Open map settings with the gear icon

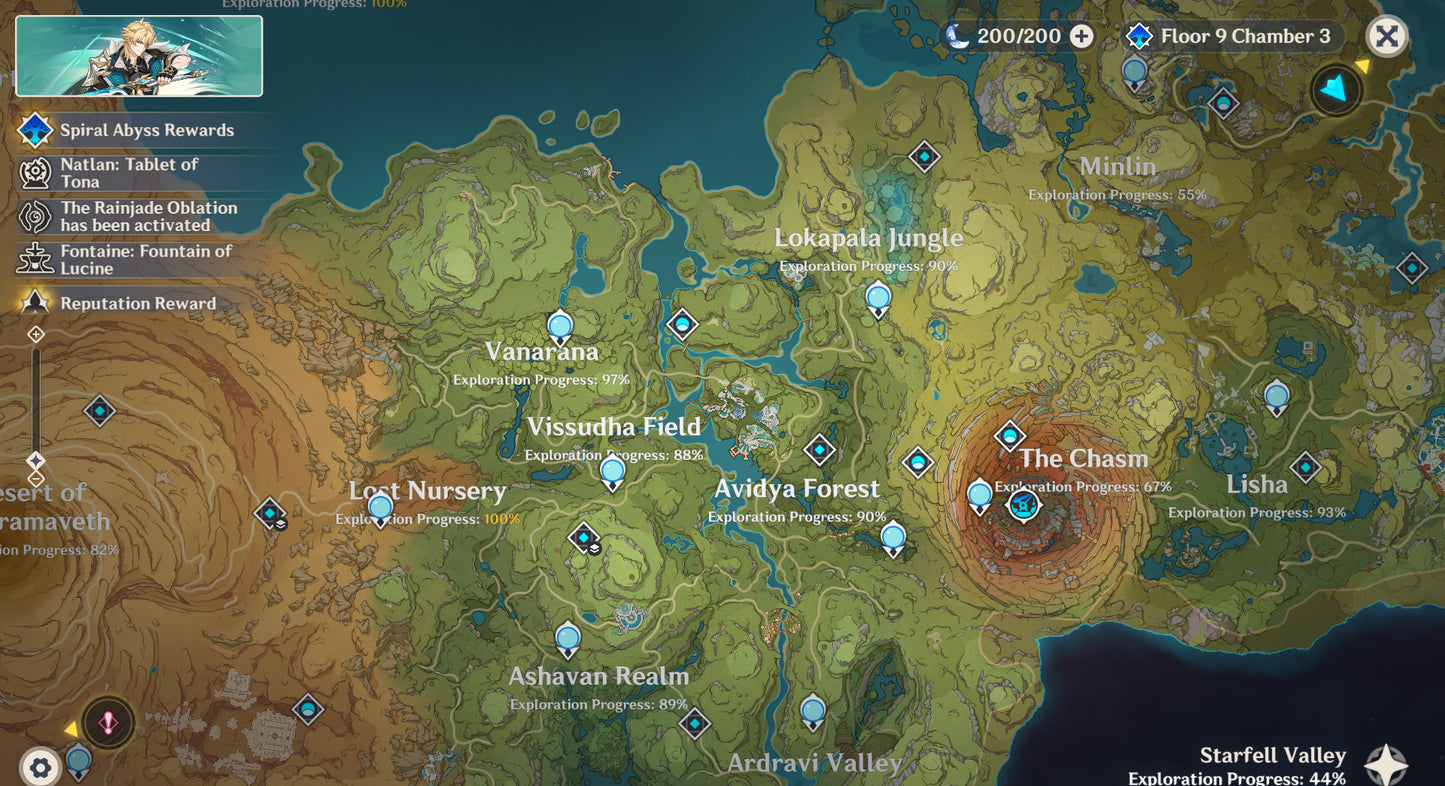40,768
